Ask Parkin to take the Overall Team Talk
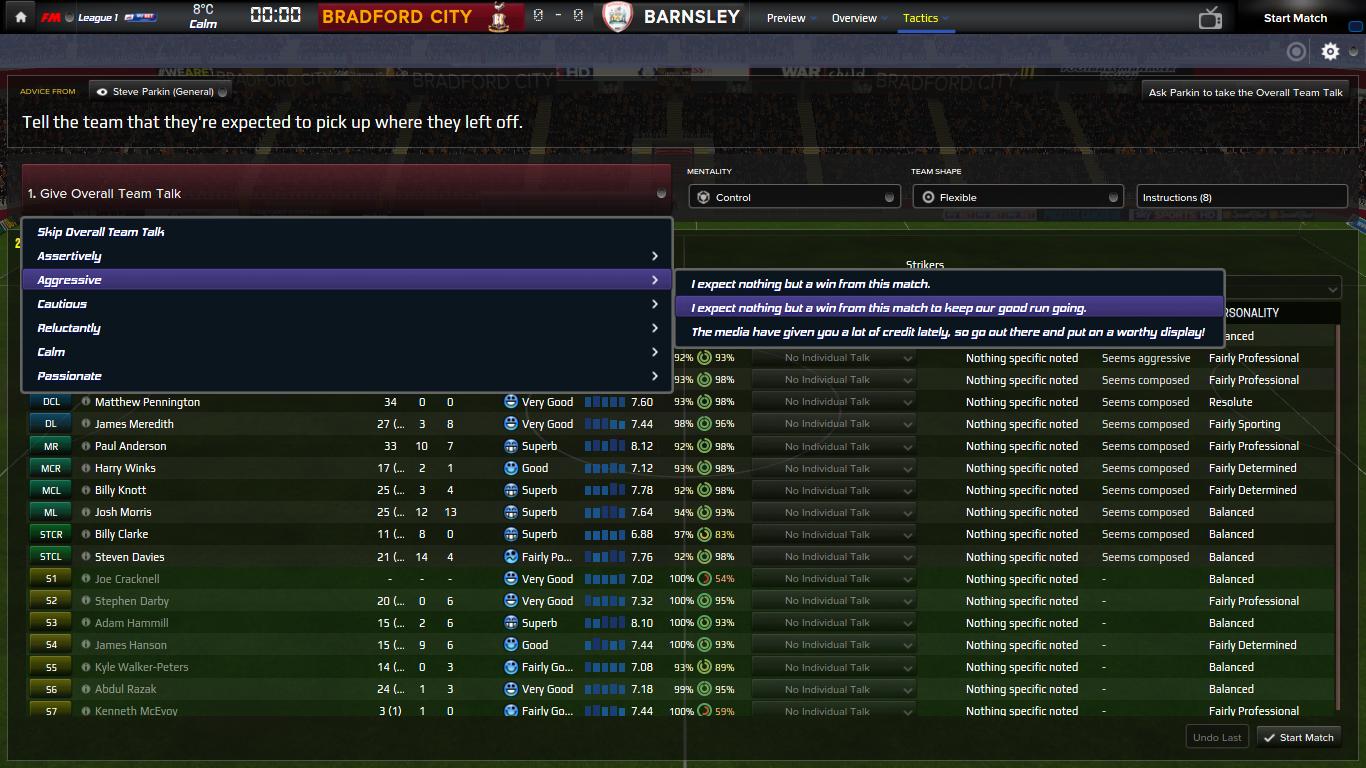Image resolution: width=1366 pixels, height=768 pixels. click(1245, 92)
